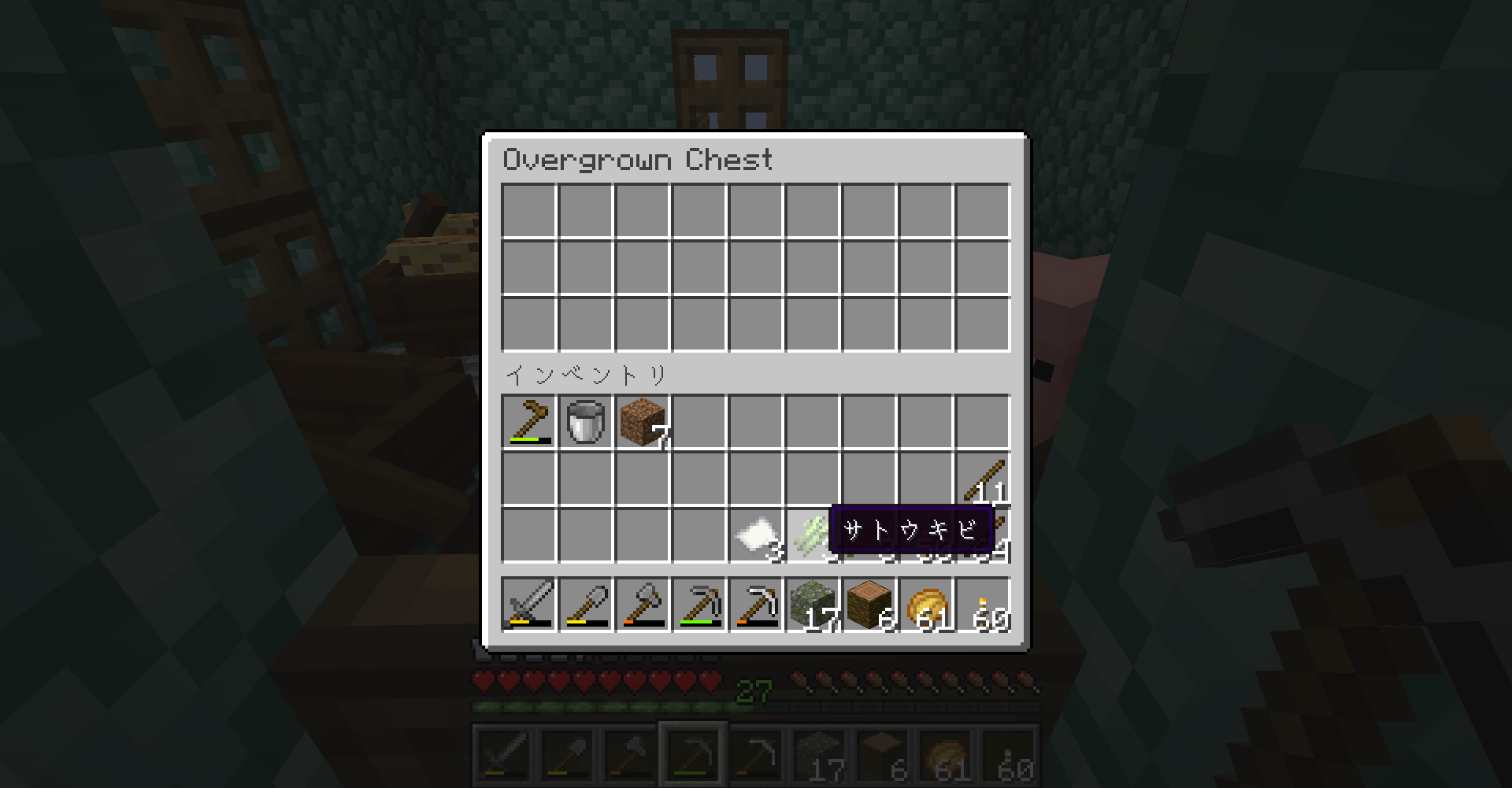Select the iron sword in the hotbar

point(530,606)
